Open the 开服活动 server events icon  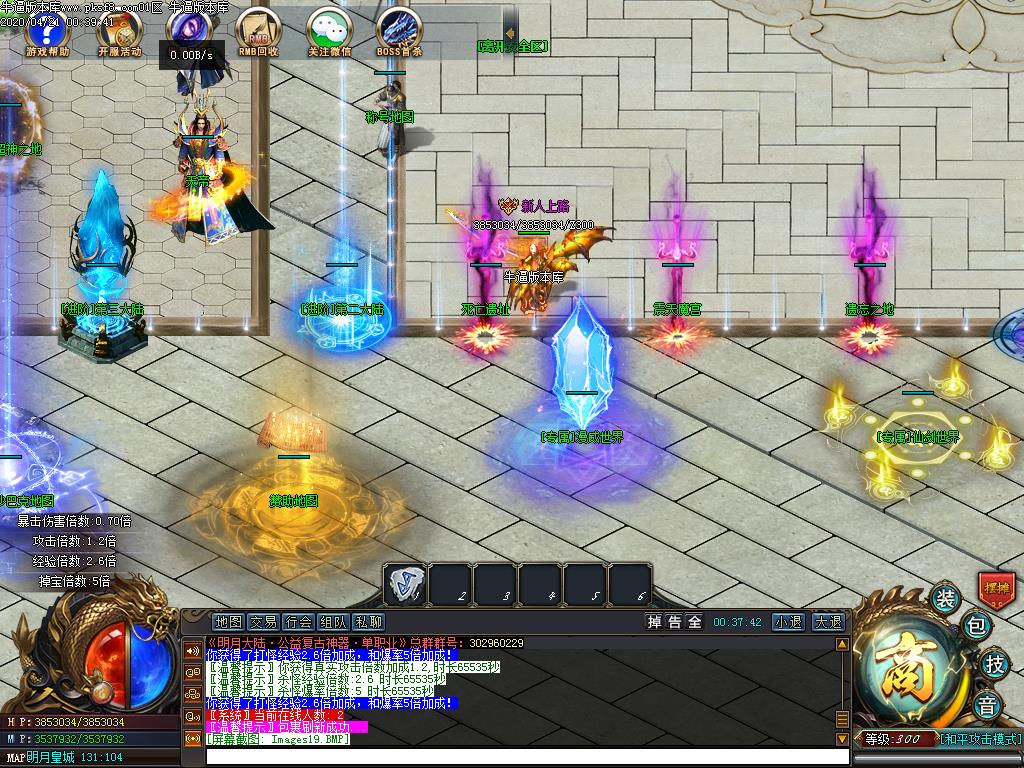pyautogui.click(x=119, y=30)
